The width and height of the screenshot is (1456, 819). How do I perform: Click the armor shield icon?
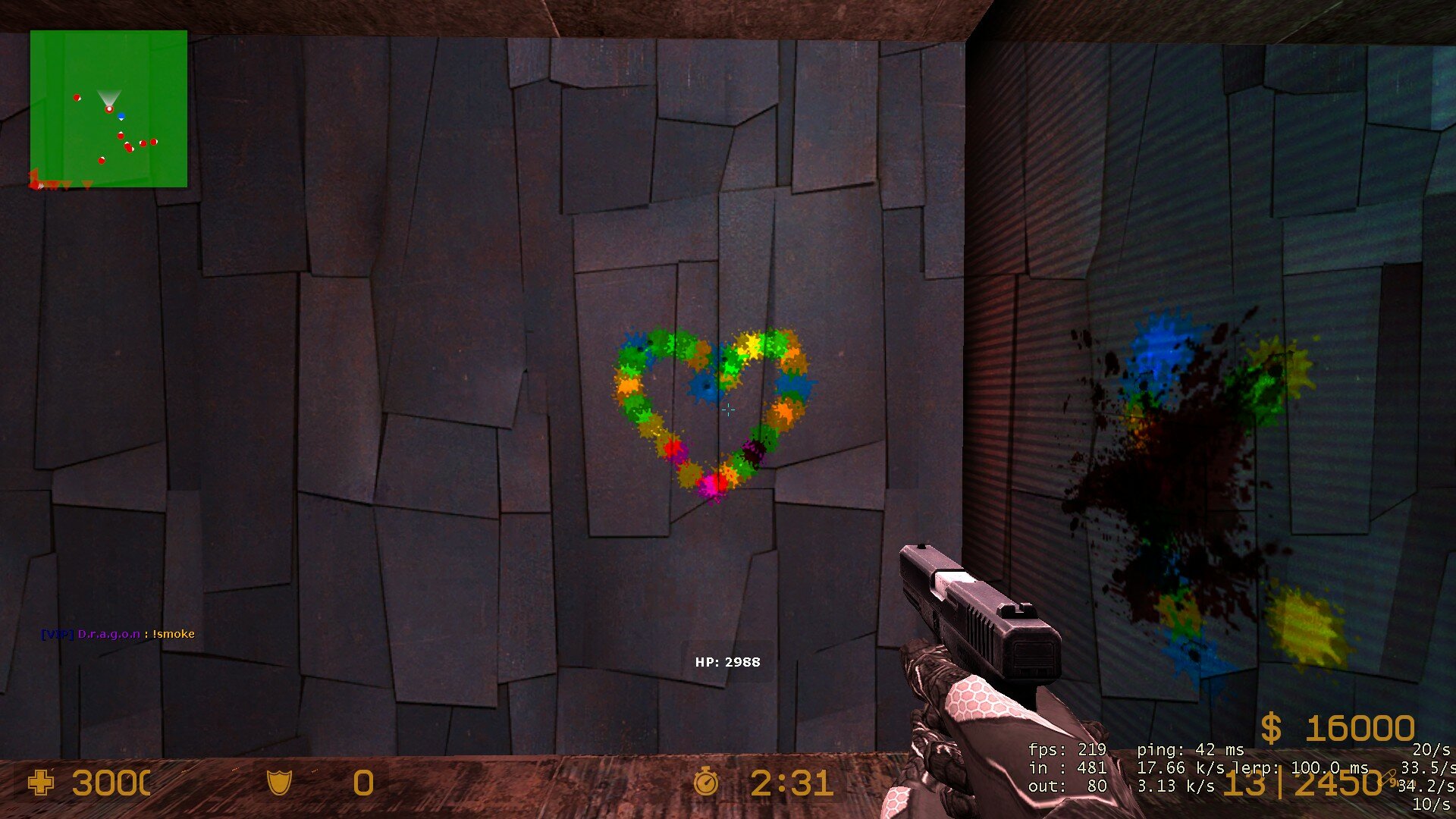pyautogui.click(x=279, y=783)
